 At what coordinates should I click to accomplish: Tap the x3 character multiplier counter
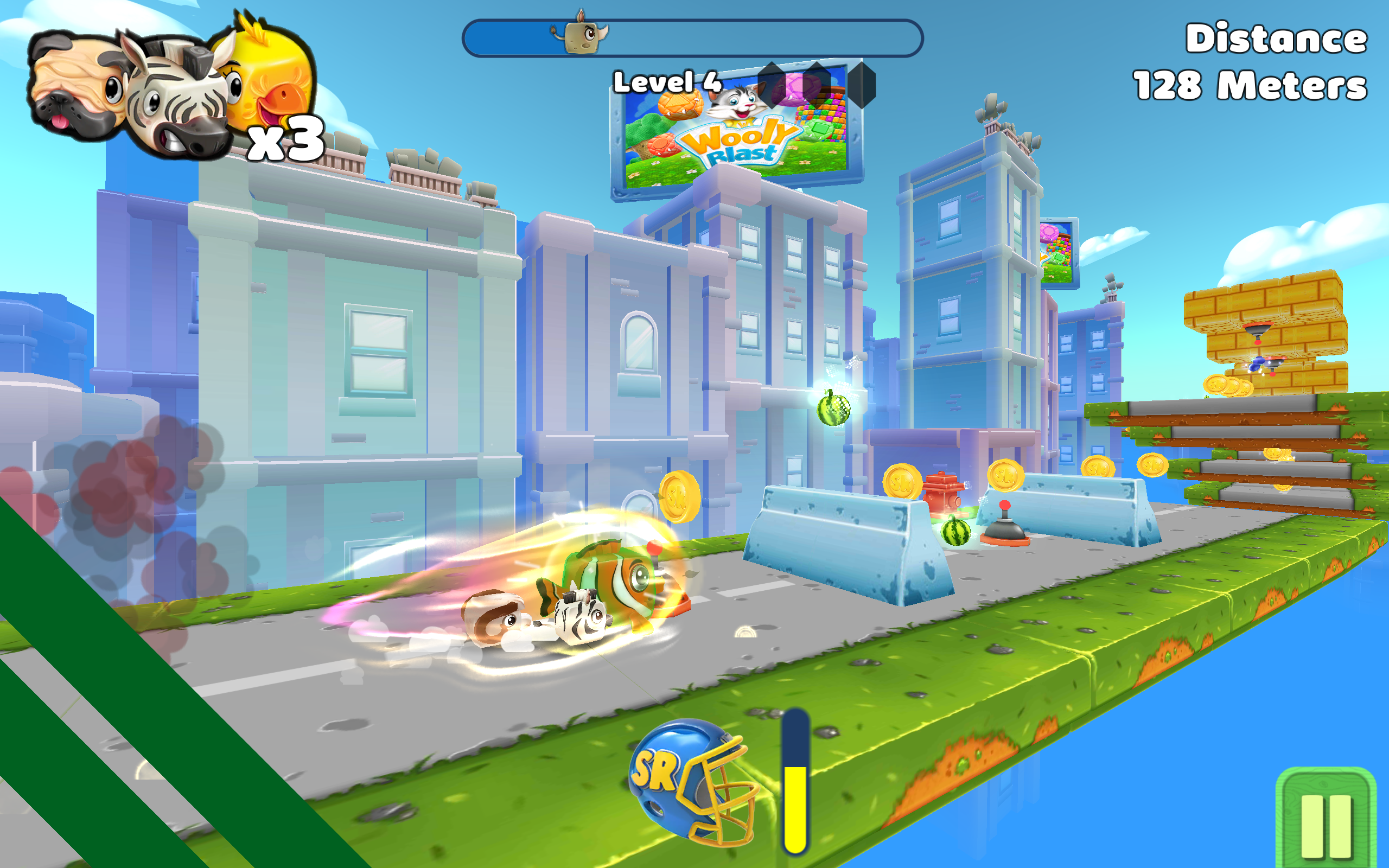(x=286, y=141)
